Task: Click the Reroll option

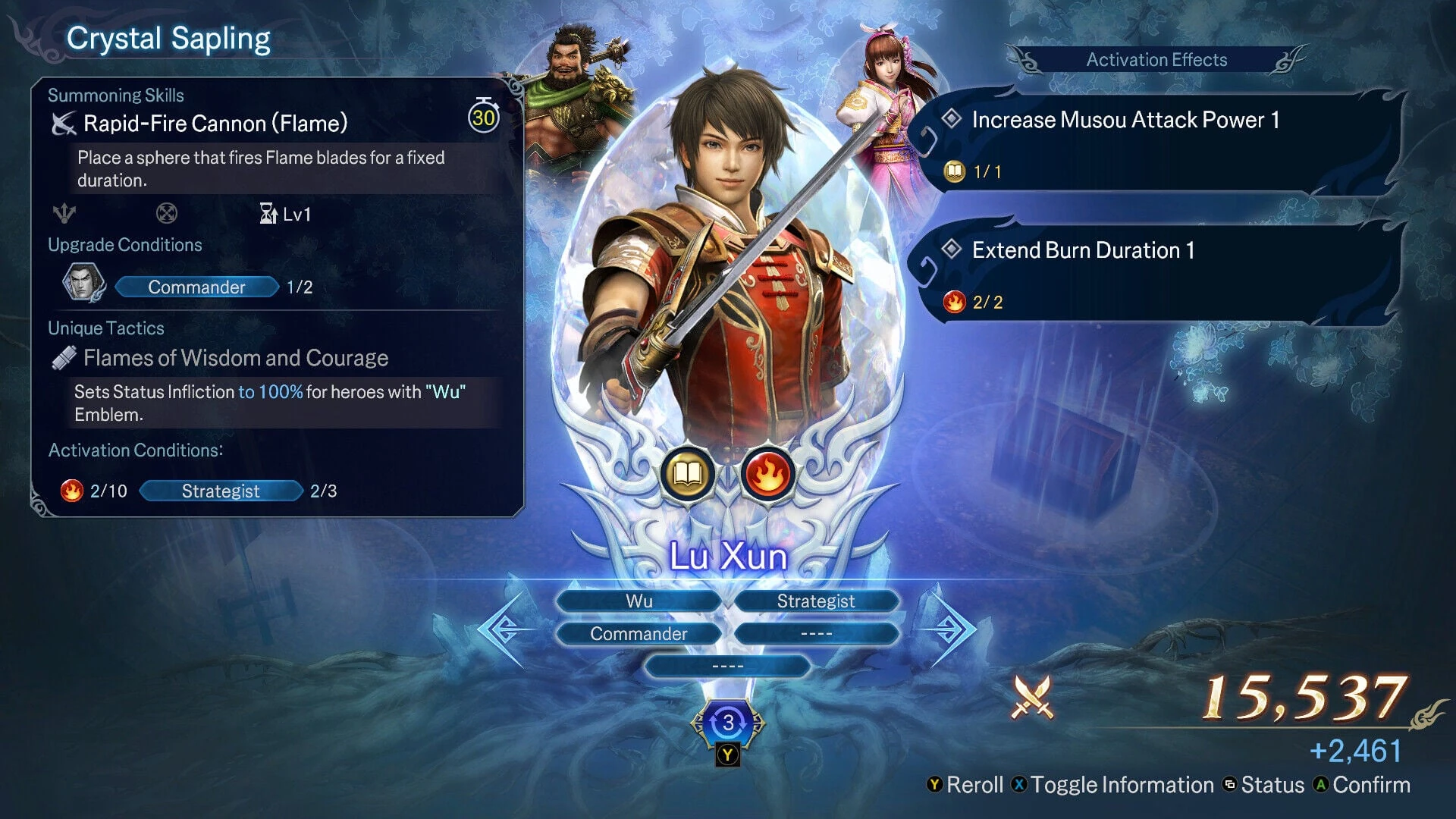Action: [965, 785]
